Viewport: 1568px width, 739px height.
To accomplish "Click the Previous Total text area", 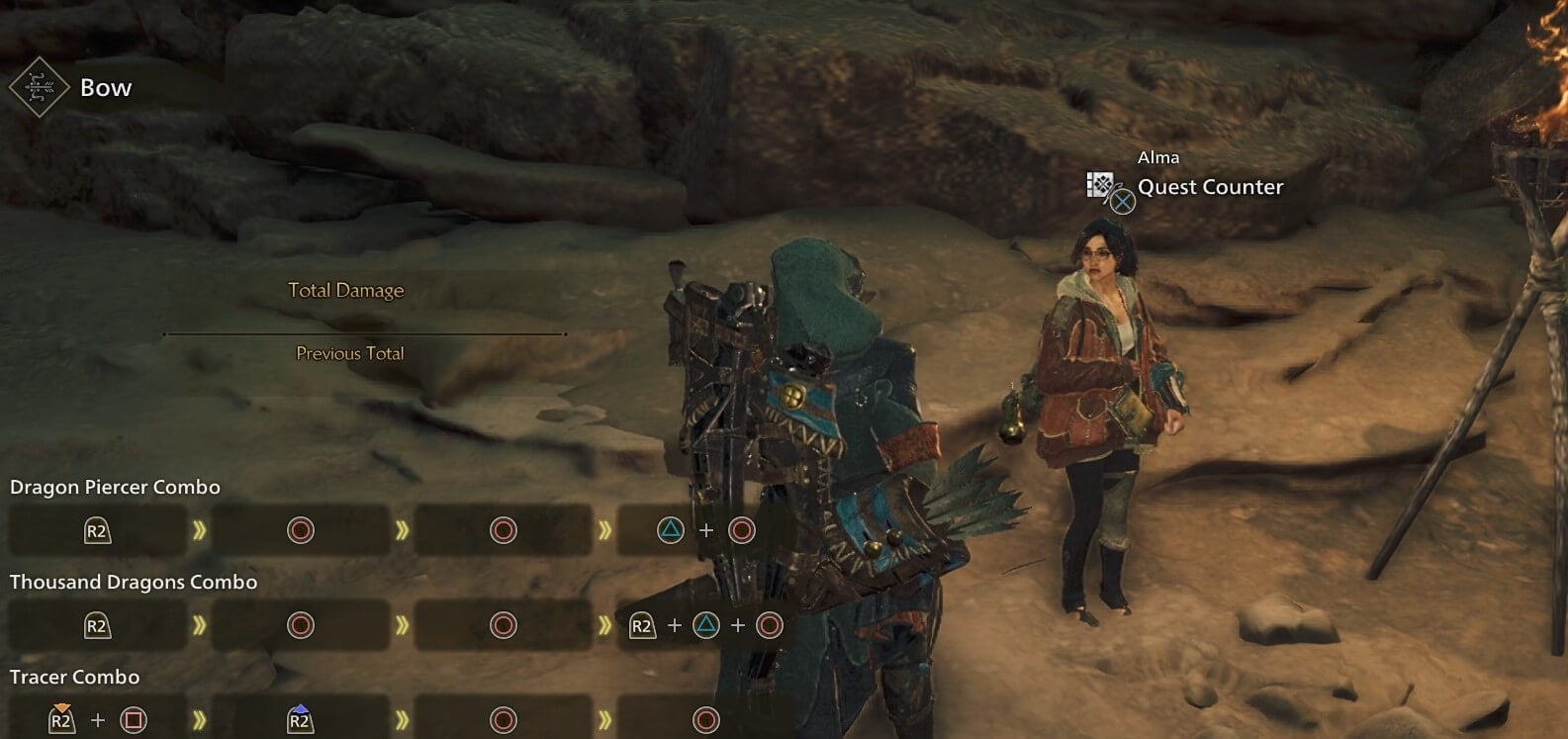I will pos(349,353).
